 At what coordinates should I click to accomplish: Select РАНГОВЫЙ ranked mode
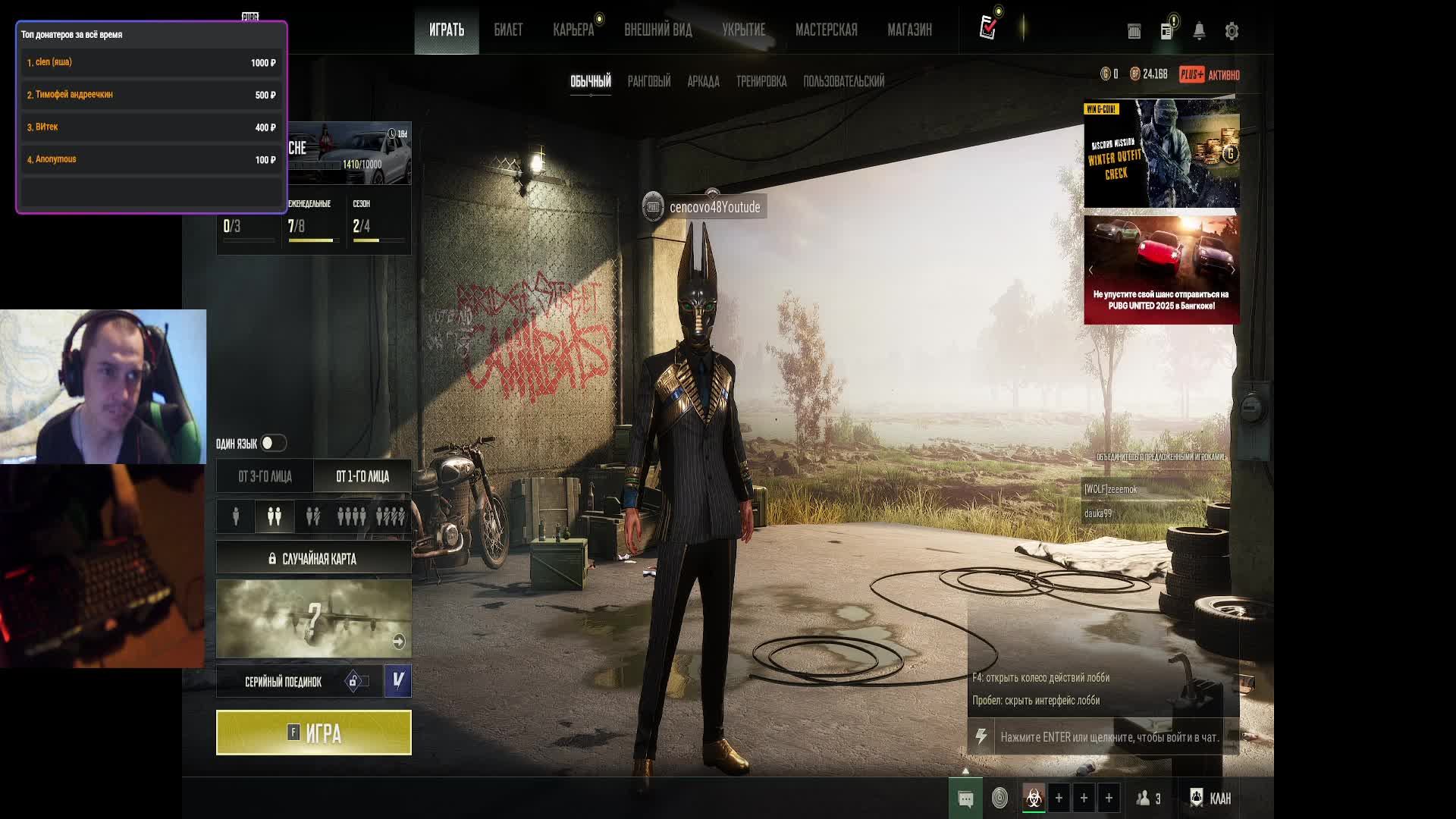648,81
